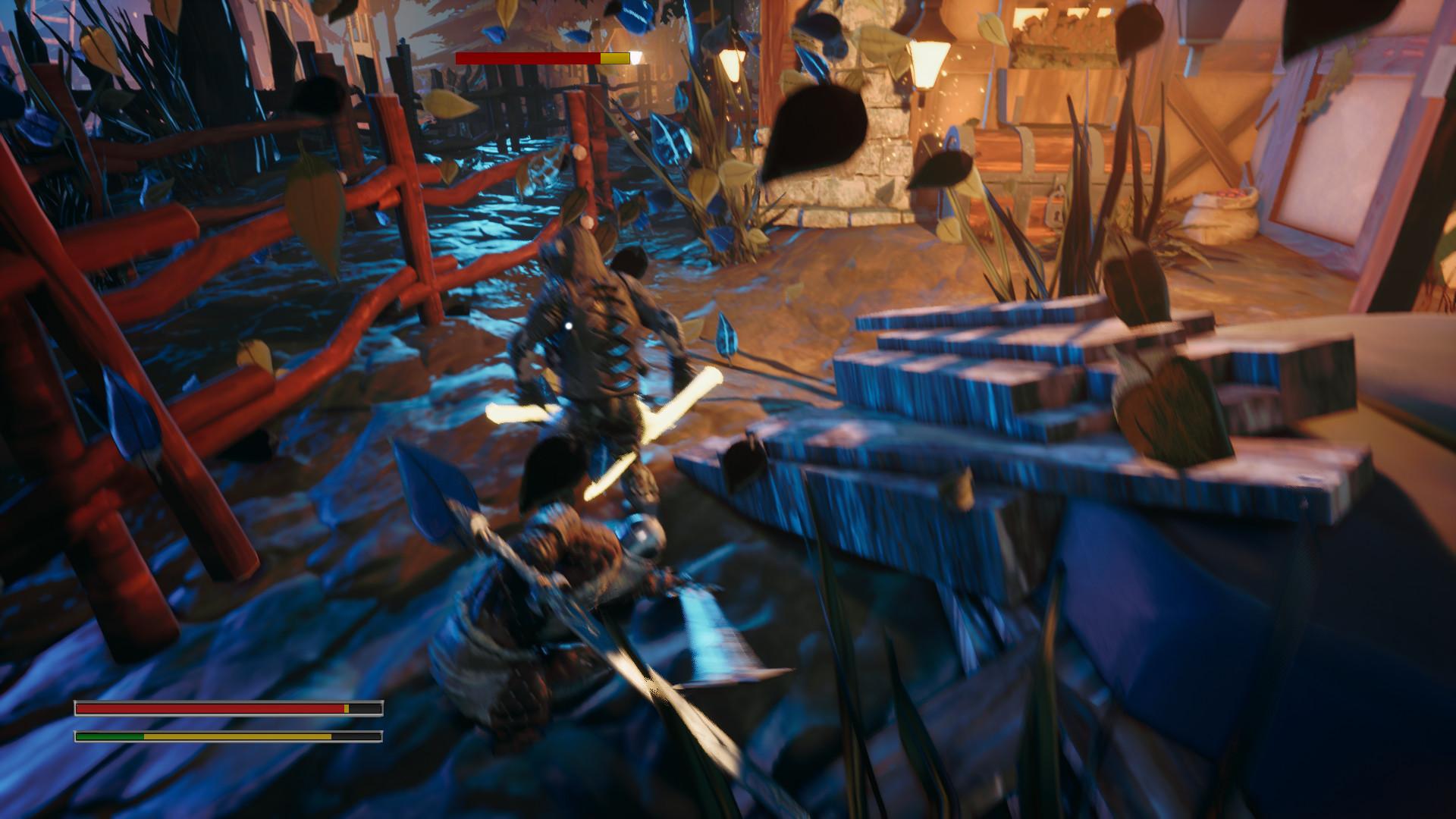Click the yellow segment of the stamina bar
This screenshot has height=819, width=1456.
click(235, 736)
